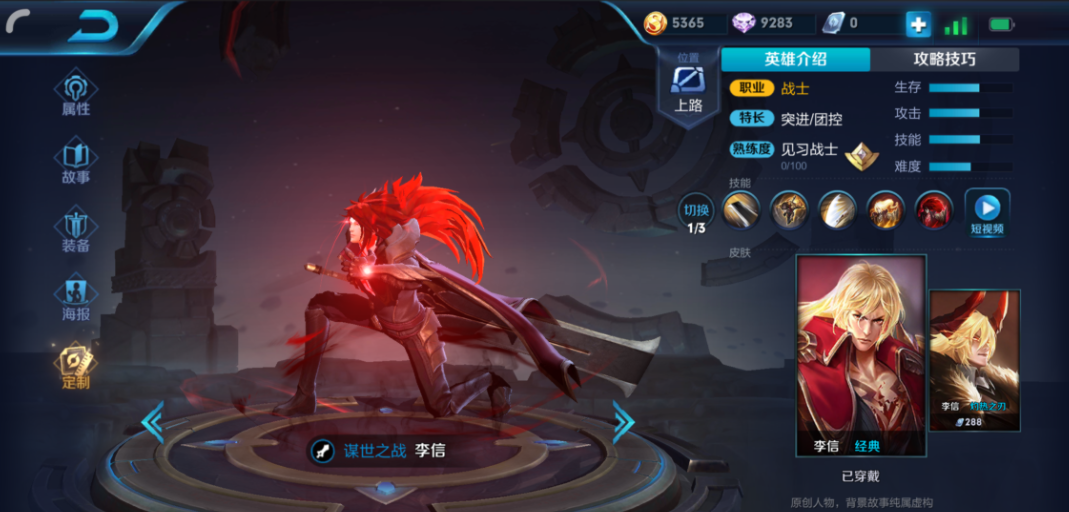Open the 属性 attributes menu
Viewport: 1069px width, 512px height.
[76, 94]
